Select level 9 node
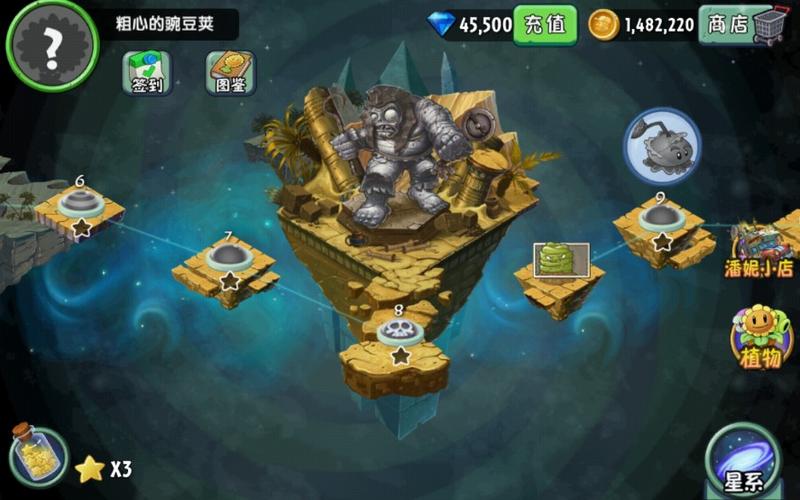 coord(660,220)
